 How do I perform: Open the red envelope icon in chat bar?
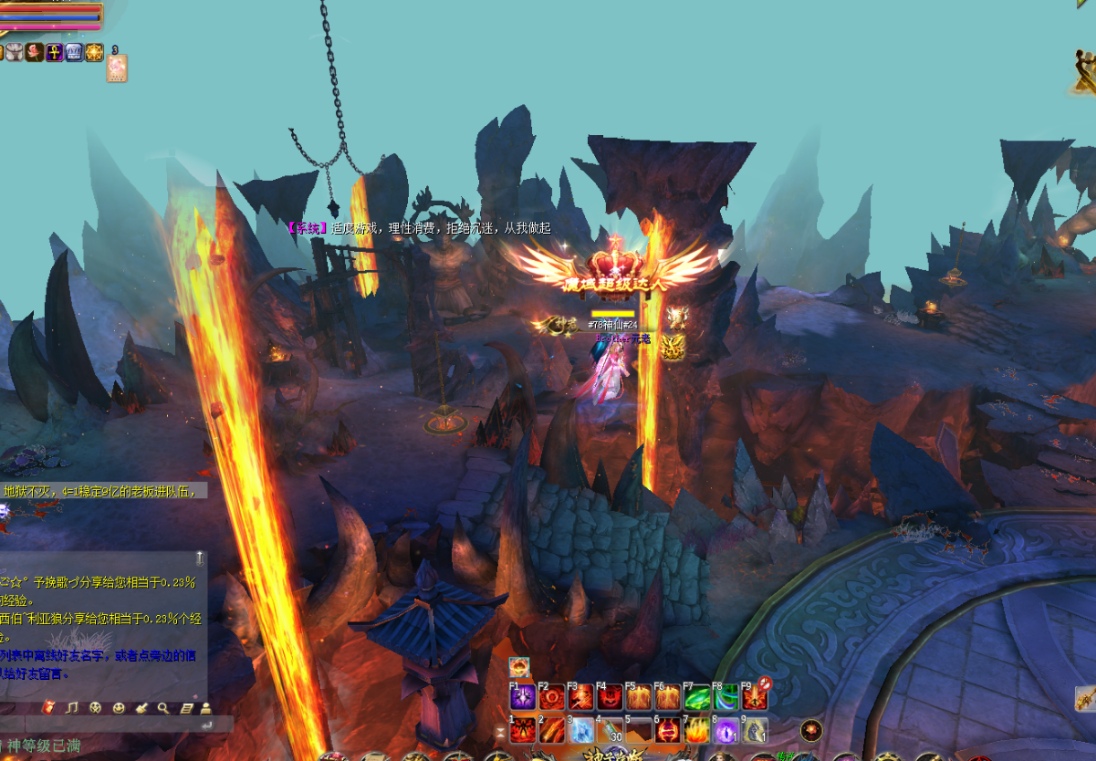coord(48,708)
